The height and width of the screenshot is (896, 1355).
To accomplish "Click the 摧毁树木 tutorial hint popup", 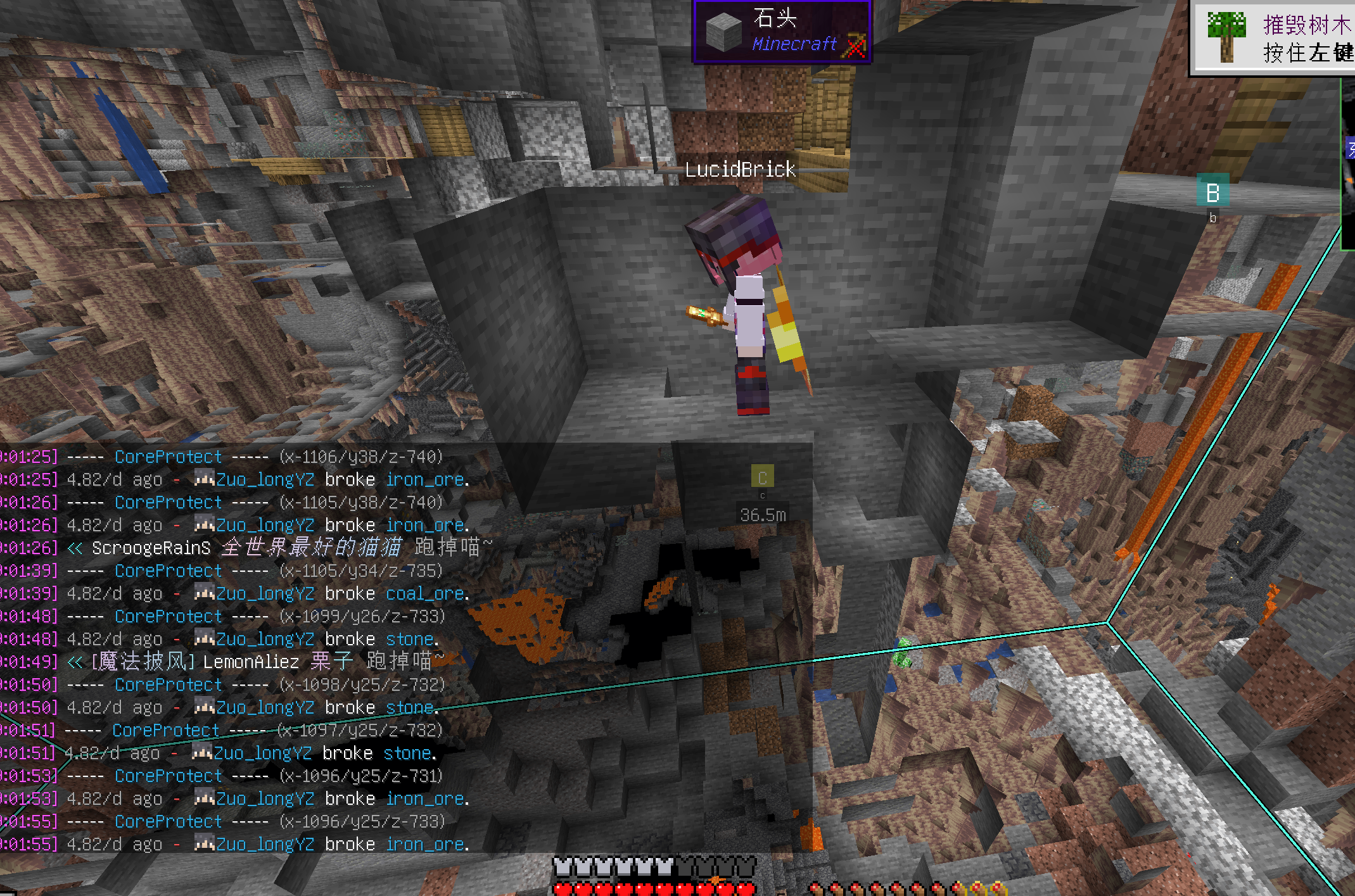I will [1273, 38].
